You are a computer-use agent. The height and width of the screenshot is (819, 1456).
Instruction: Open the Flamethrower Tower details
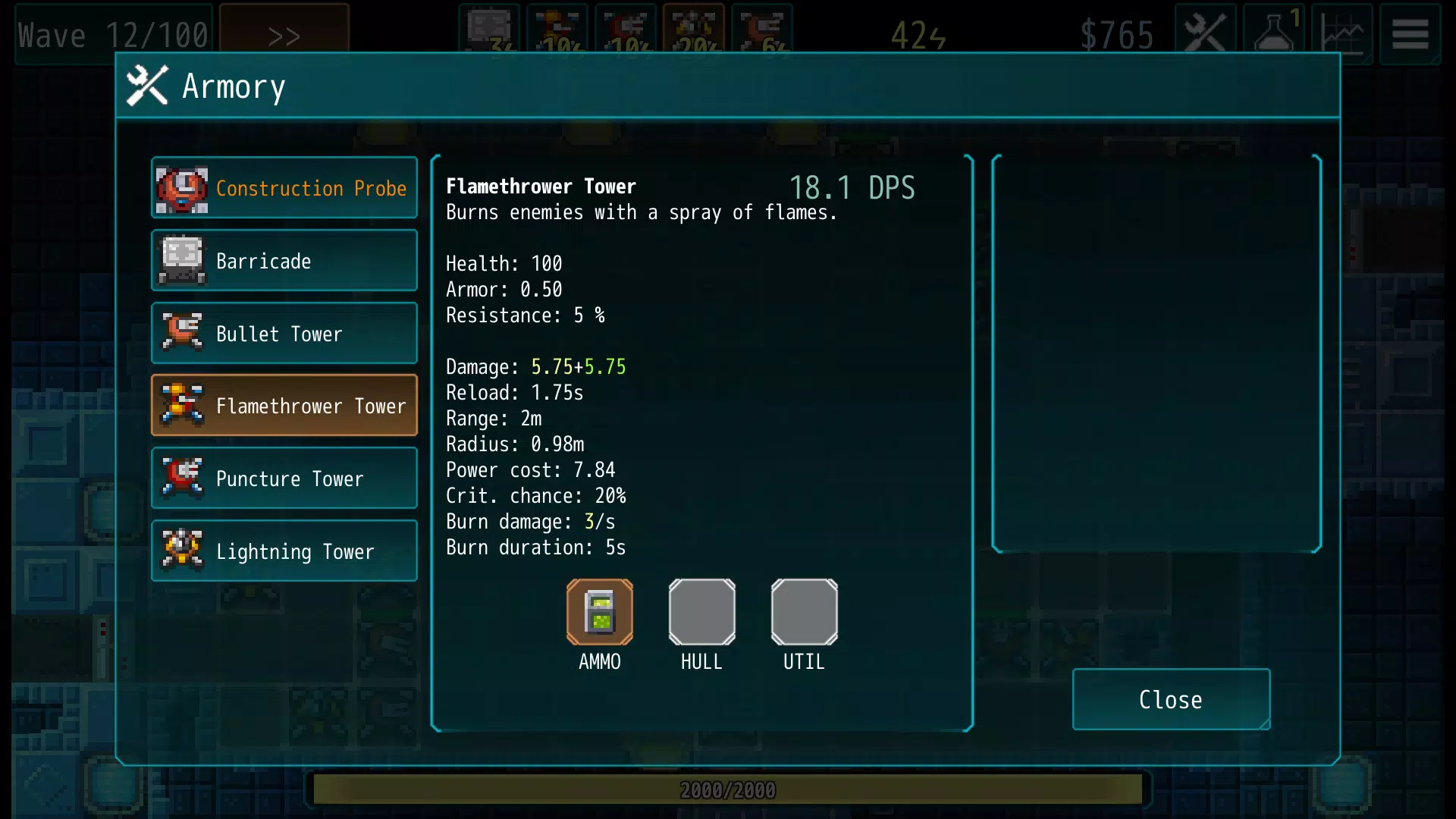pyautogui.click(x=284, y=406)
